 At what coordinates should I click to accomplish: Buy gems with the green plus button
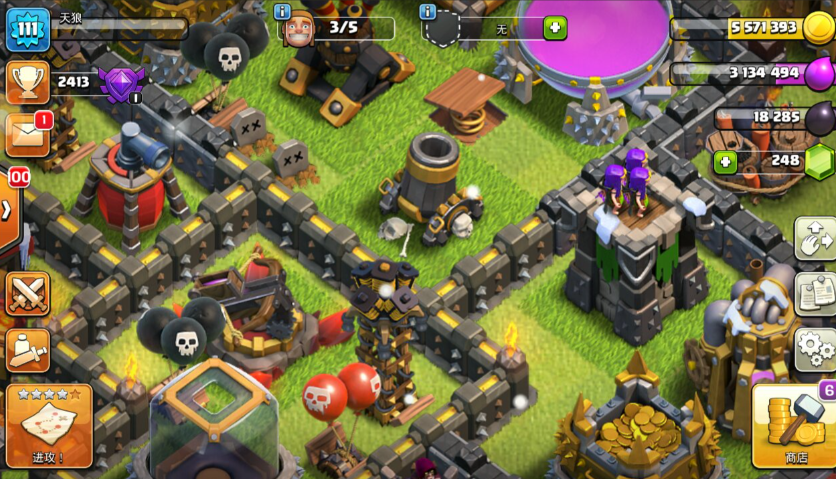click(x=725, y=160)
